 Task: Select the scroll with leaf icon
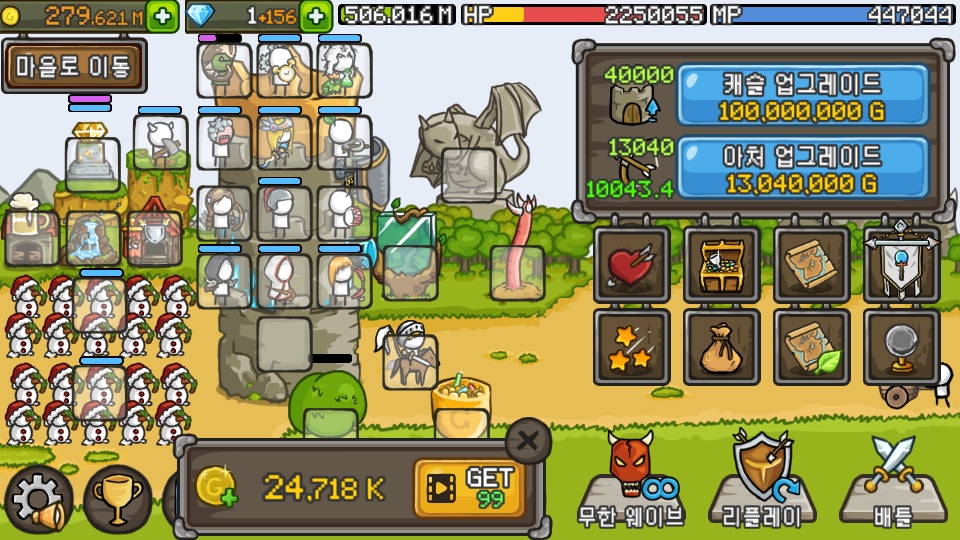[811, 347]
